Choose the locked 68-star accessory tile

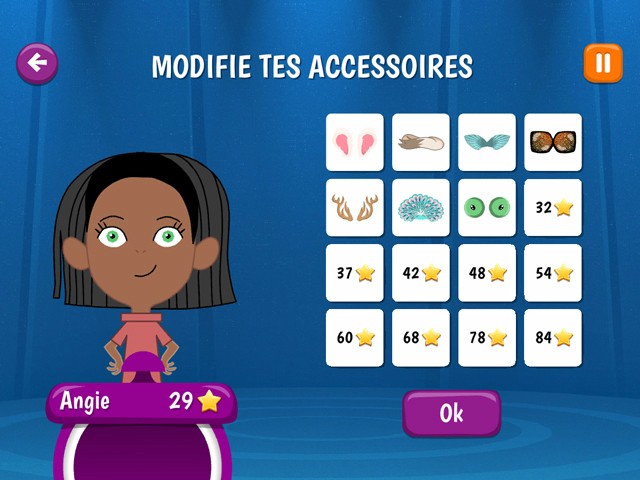point(421,338)
